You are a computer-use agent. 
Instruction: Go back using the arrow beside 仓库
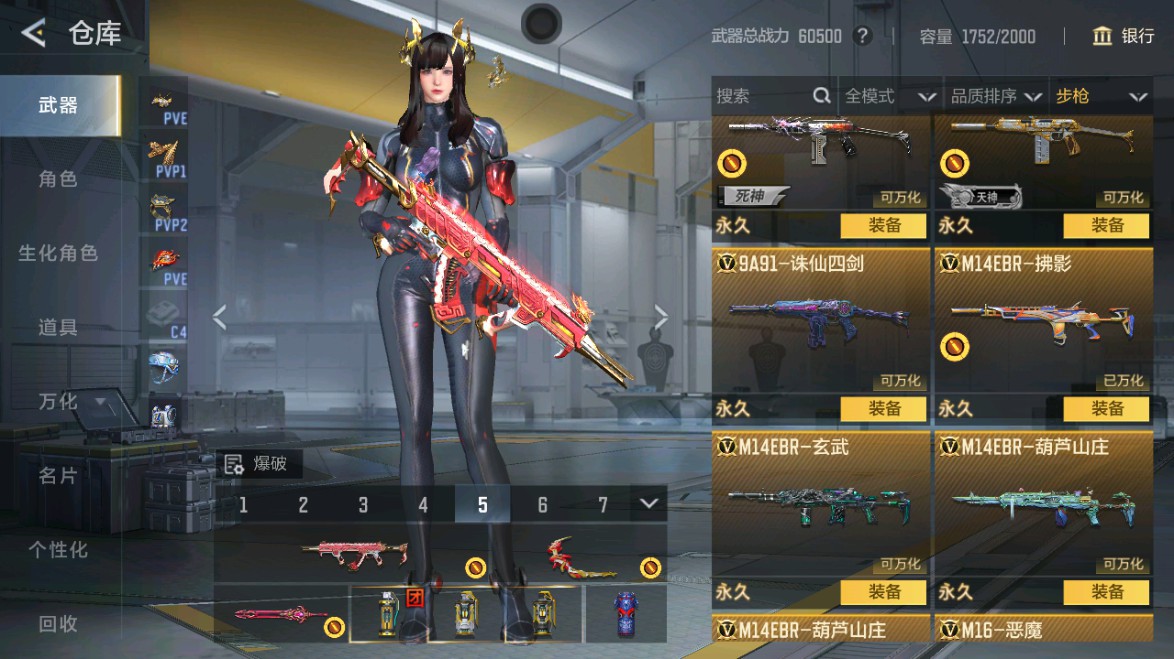tap(33, 34)
